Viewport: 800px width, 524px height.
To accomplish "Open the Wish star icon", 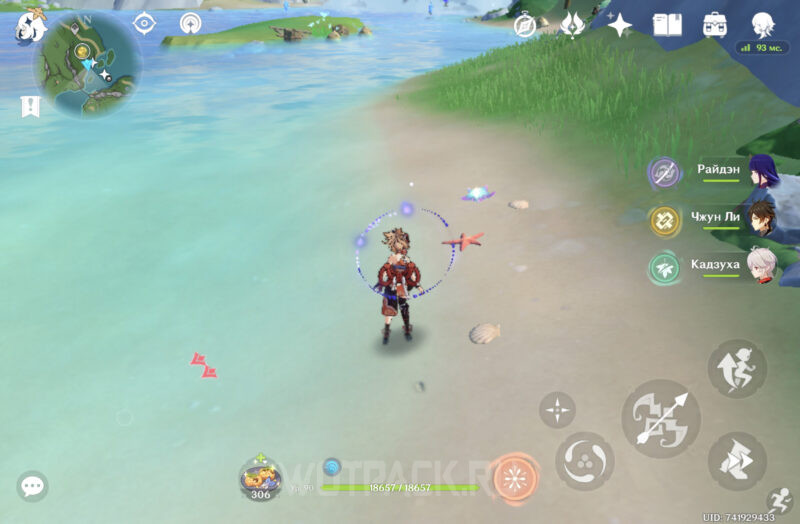I will (x=620, y=25).
